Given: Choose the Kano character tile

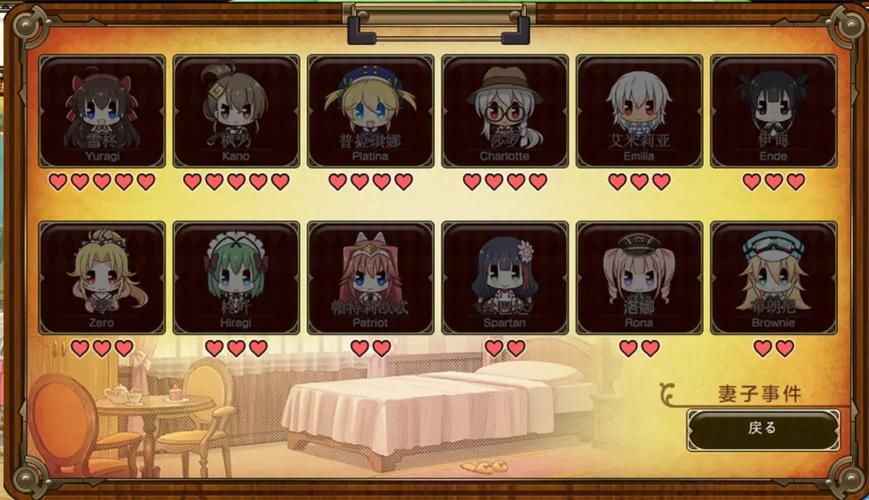Looking at the screenshot, I should pyautogui.click(x=236, y=111).
